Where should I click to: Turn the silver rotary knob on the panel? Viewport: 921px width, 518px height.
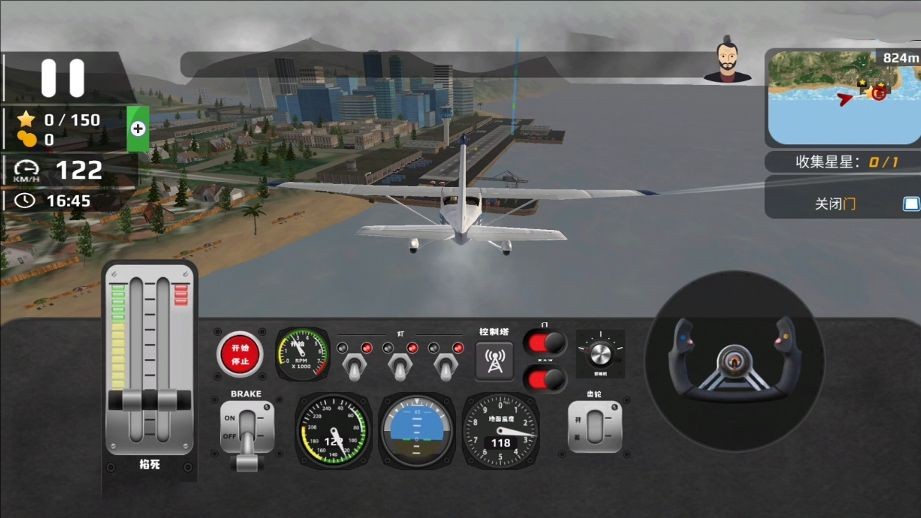click(601, 353)
